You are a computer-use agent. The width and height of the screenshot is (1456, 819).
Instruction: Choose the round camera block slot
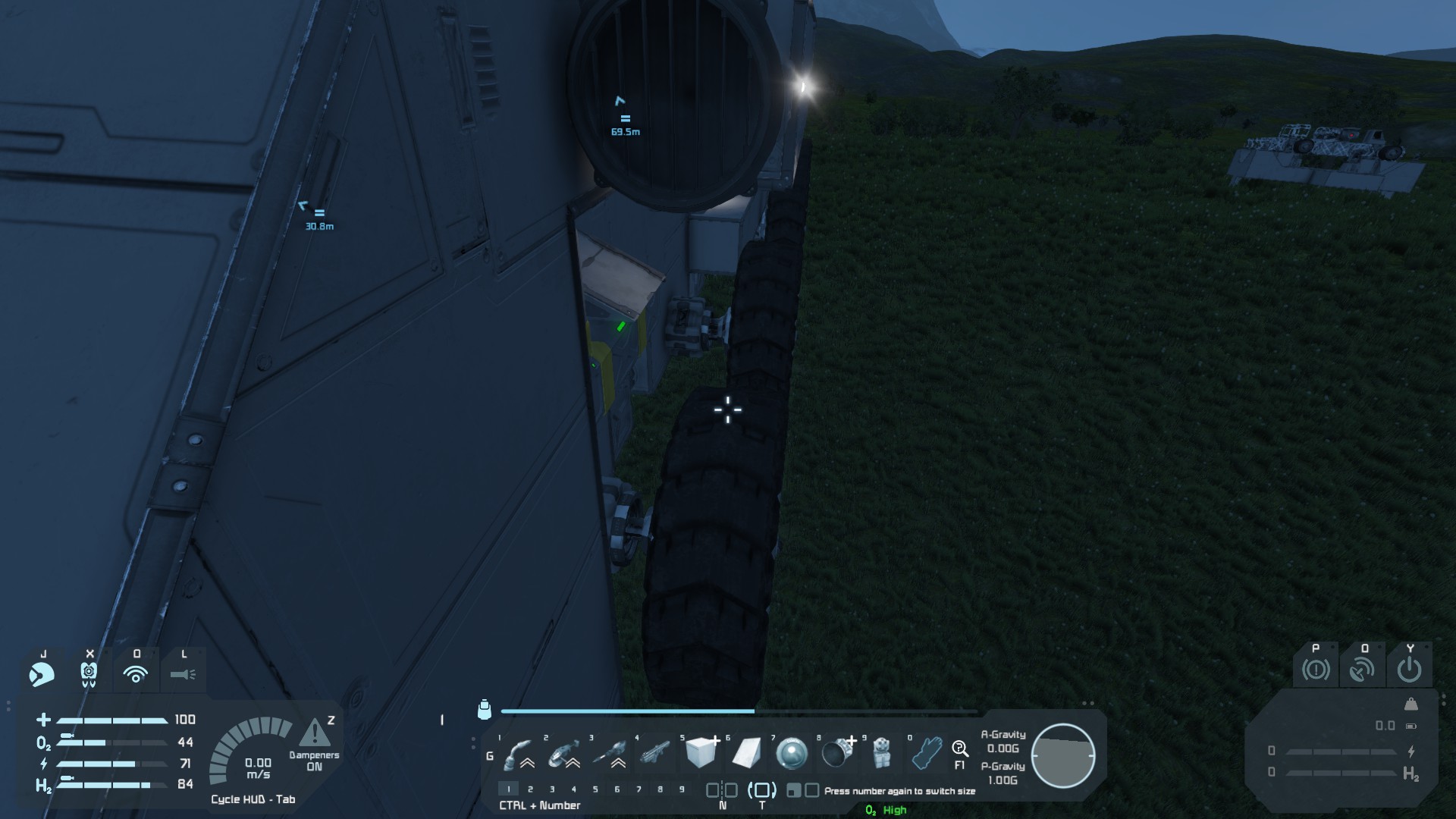coord(792,754)
